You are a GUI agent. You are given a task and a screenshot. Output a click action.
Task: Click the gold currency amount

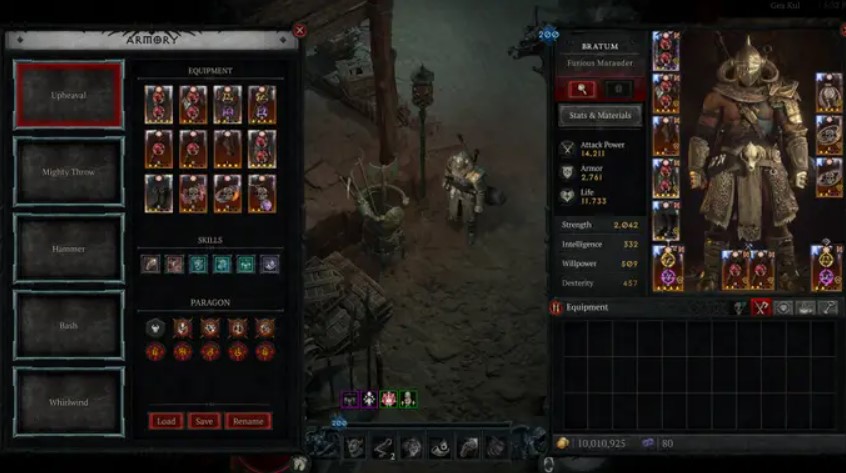598,441
